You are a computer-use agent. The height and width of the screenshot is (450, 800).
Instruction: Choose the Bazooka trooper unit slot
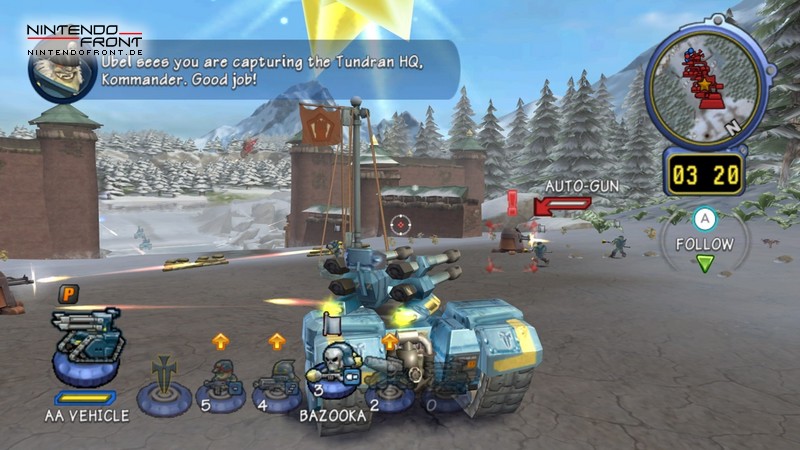click(333, 384)
